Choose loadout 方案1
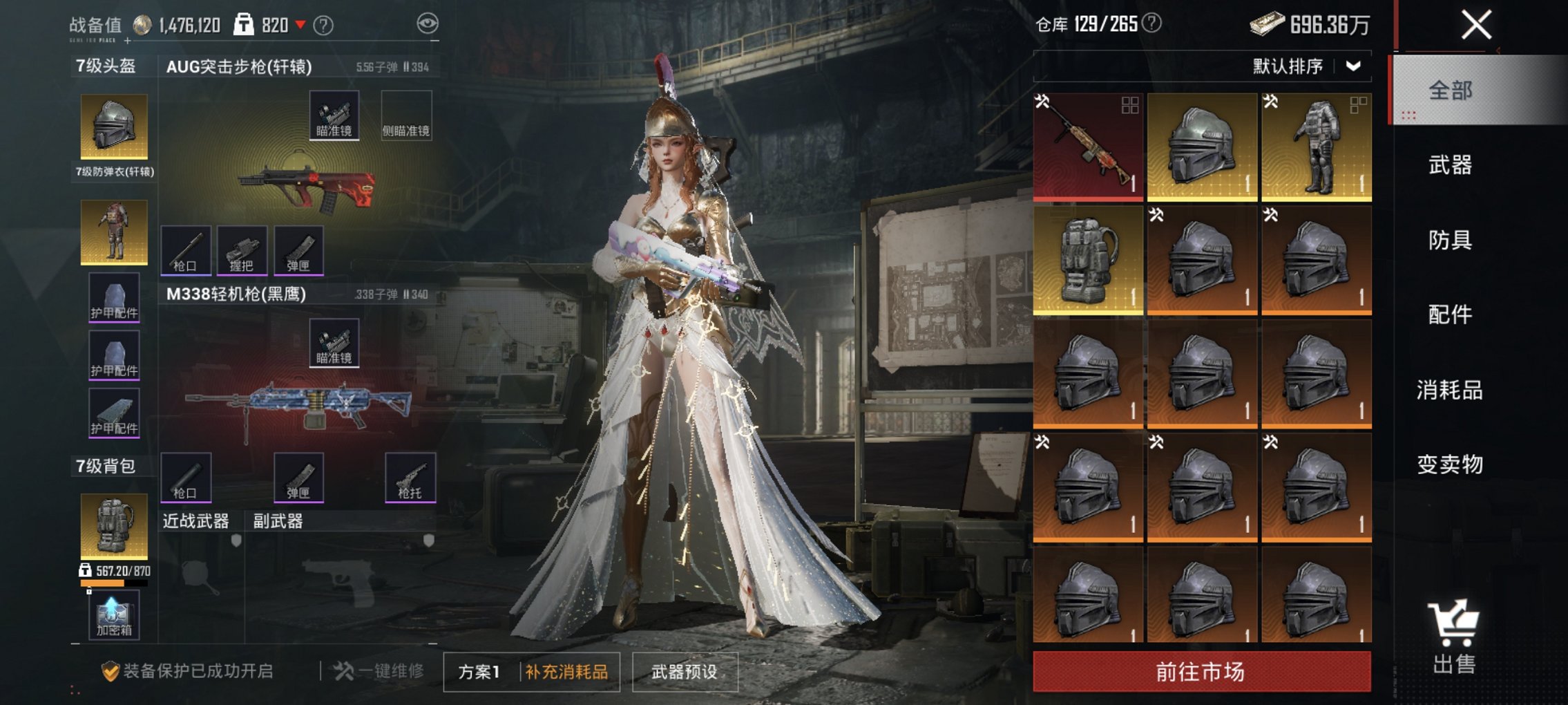This screenshot has height=705, width=1568. (x=479, y=672)
